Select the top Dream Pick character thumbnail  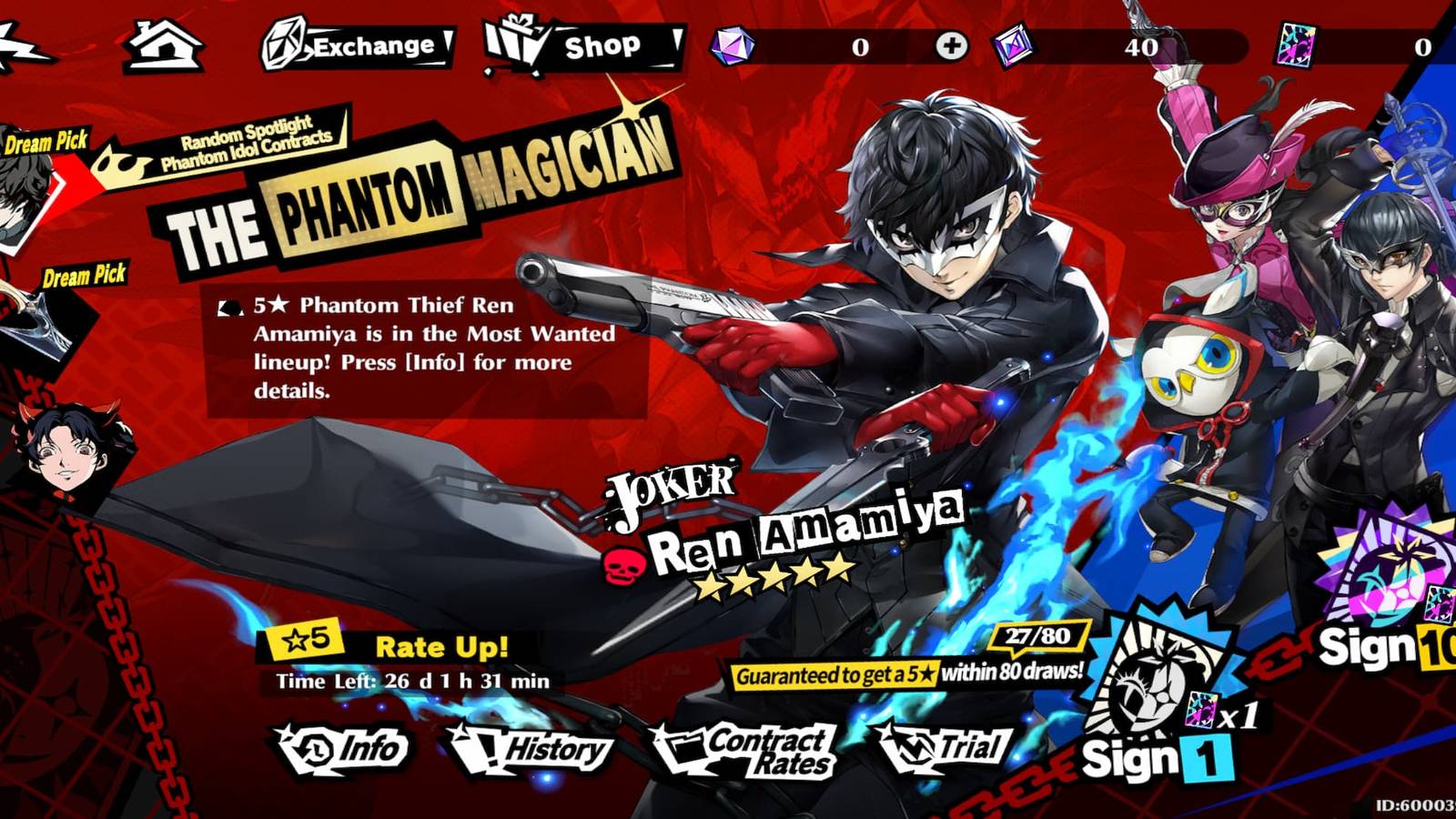point(18,202)
